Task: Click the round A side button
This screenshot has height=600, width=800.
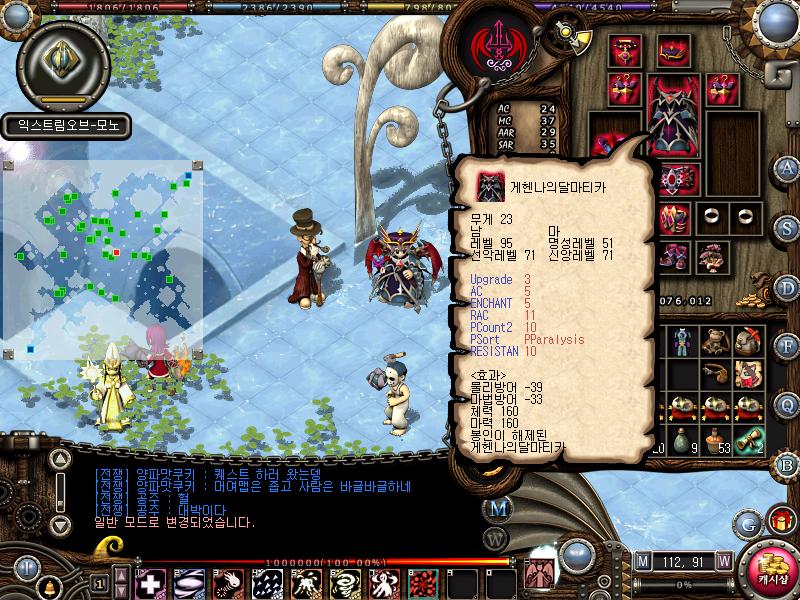Action: tap(787, 167)
